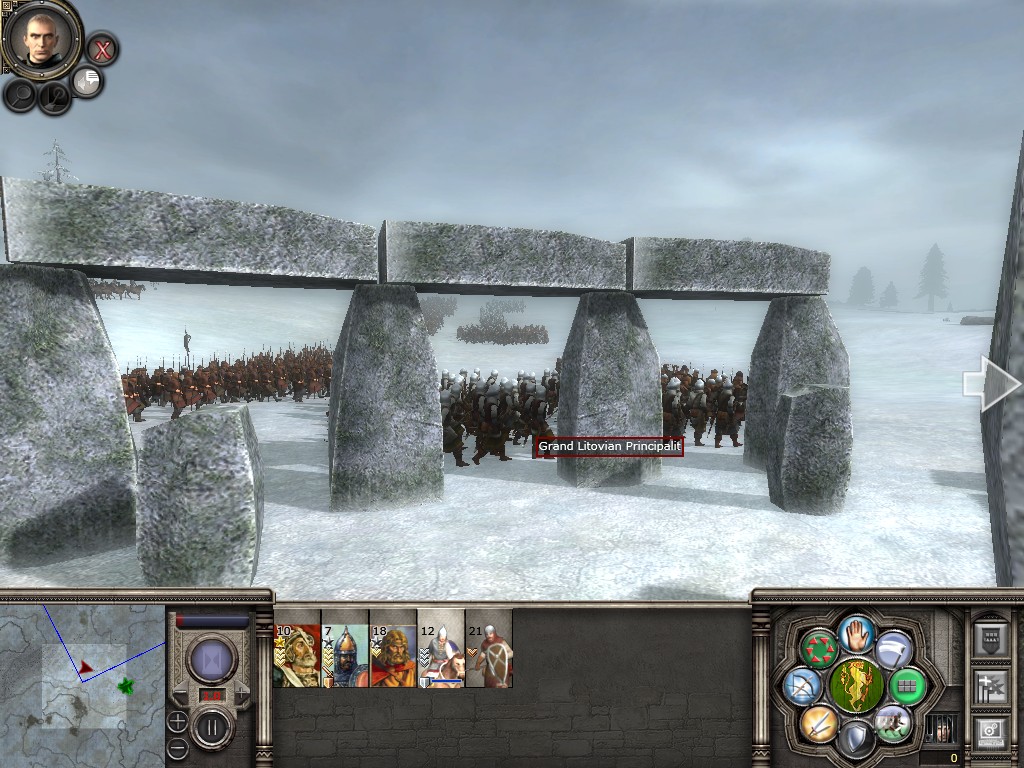Click the advisor magnifying glass button

point(21,94)
